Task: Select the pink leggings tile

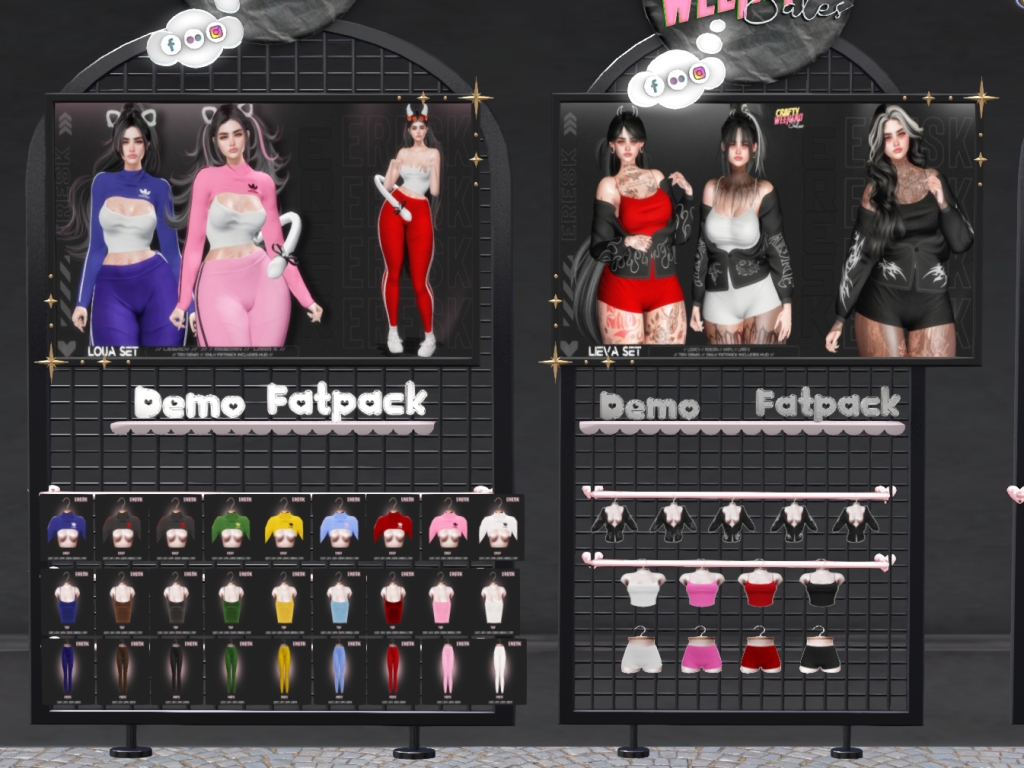Action: (446, 670)
